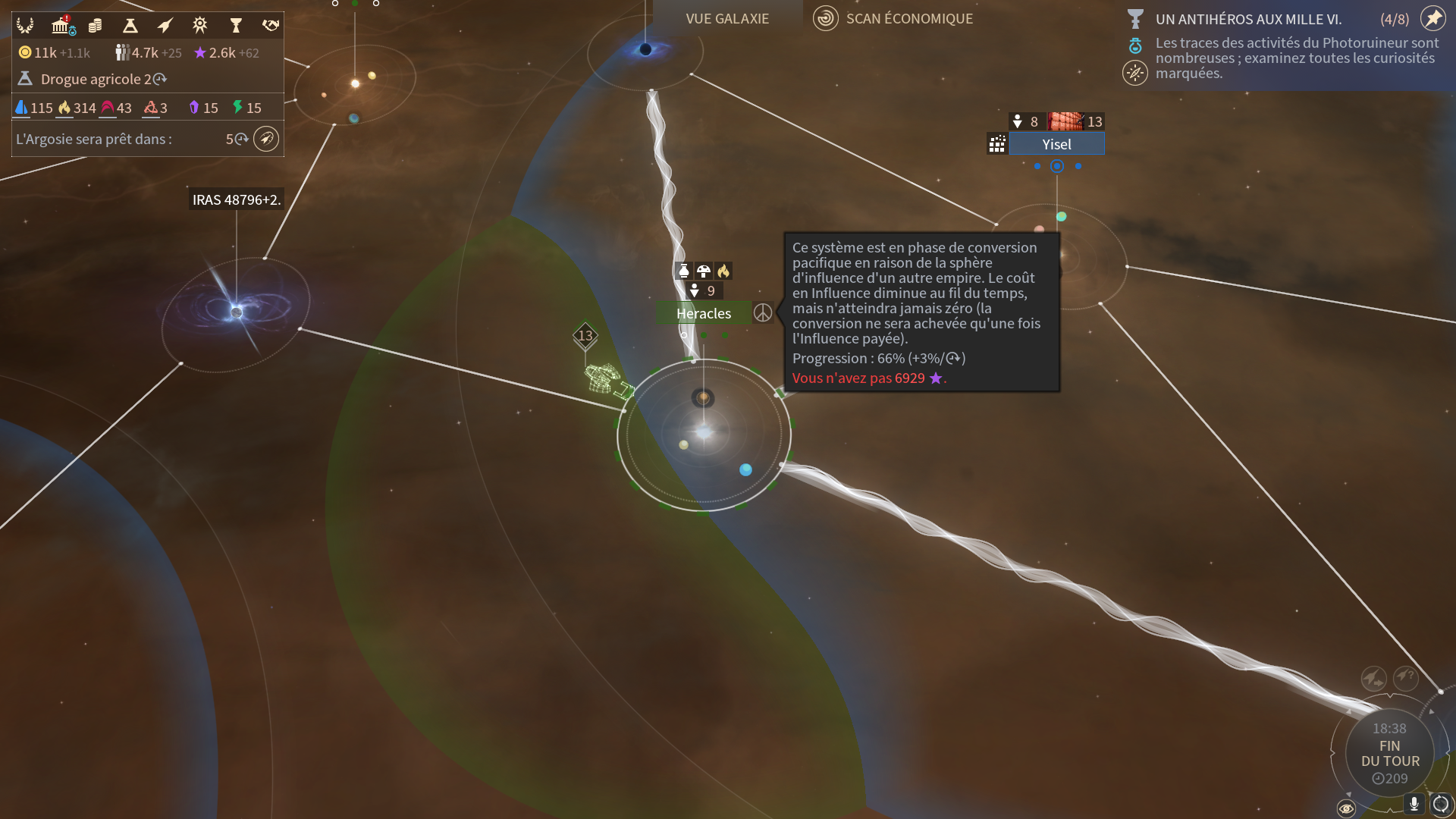Open the empire laurel wreath screen
This screenshot has width=1456, height=819.
[x=25, y=26]
